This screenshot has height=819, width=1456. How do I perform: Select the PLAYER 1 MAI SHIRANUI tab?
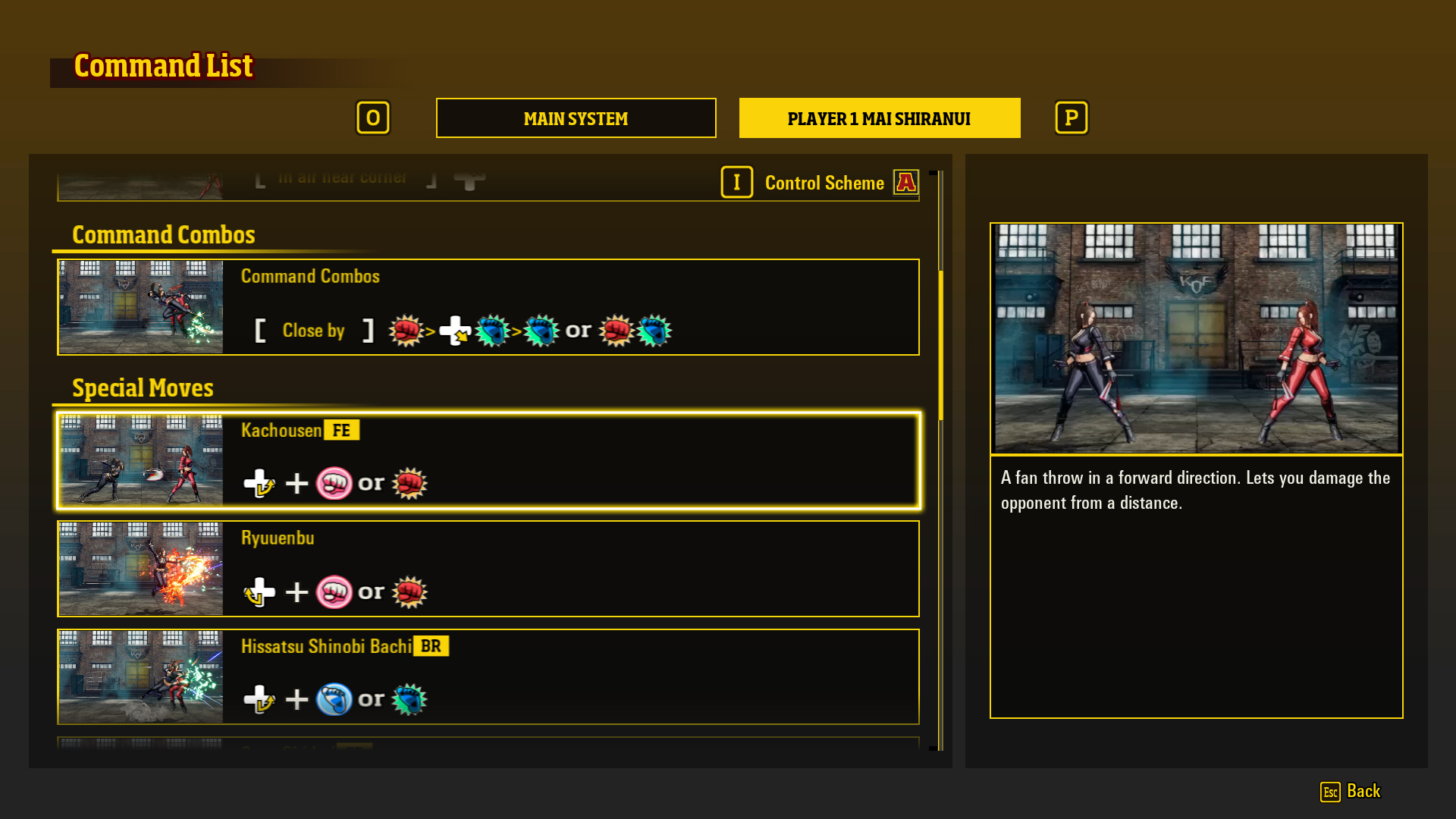(879, 118)
